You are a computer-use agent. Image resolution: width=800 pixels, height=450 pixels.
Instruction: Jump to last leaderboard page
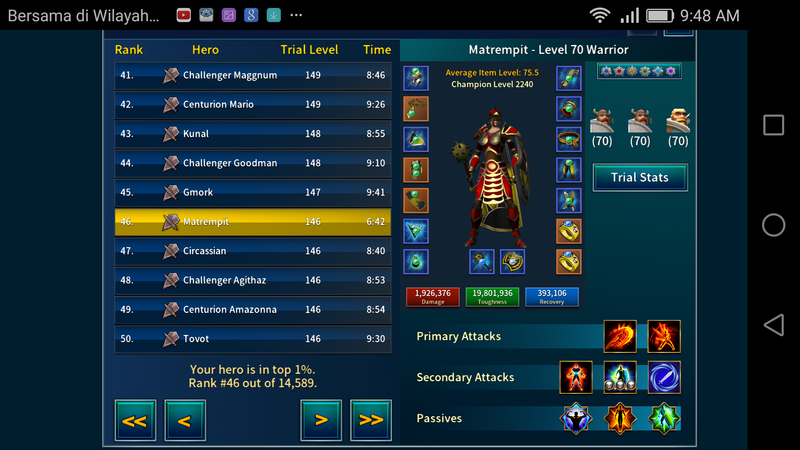coord(371,420)
